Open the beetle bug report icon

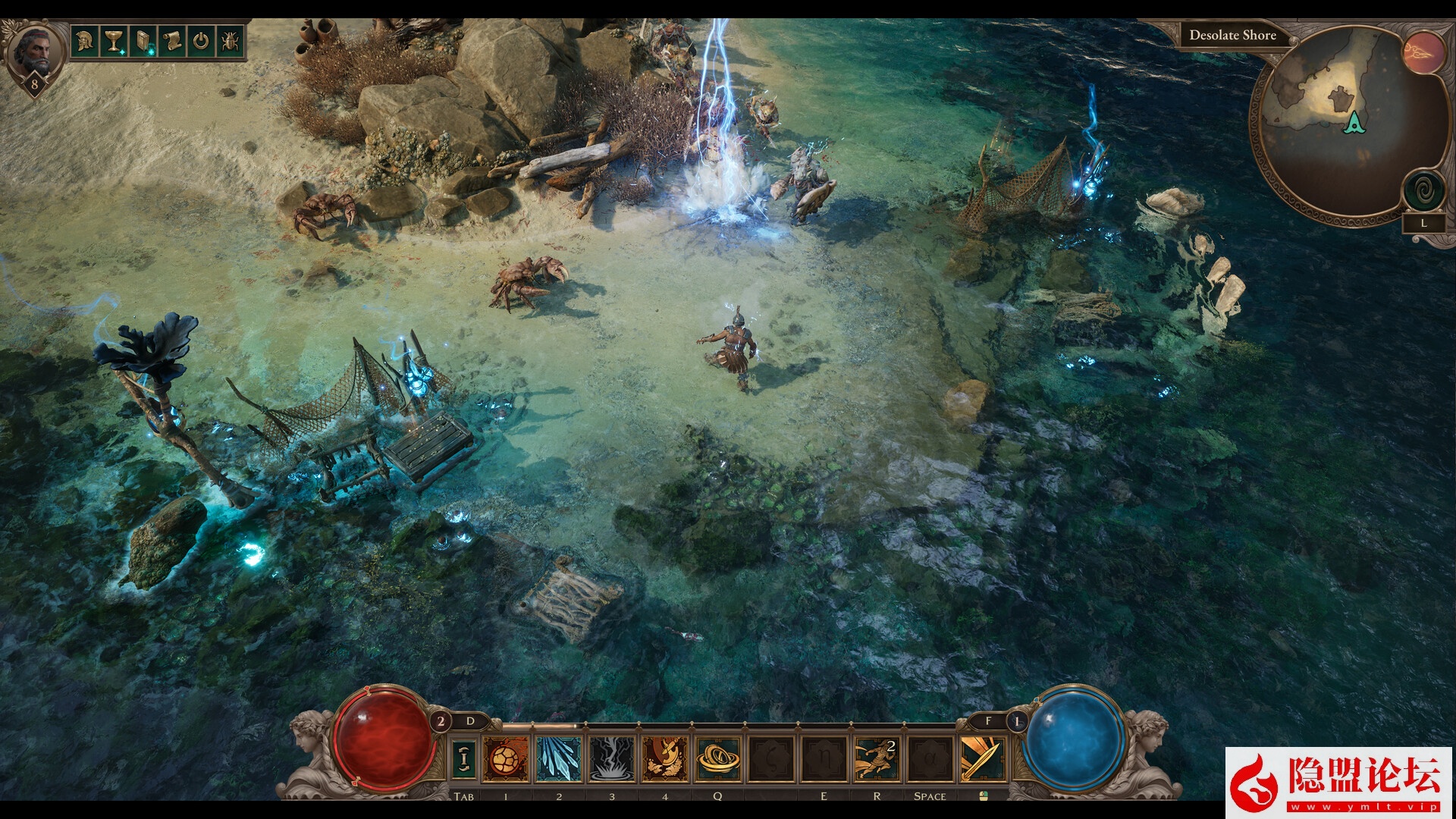(230, 40)
